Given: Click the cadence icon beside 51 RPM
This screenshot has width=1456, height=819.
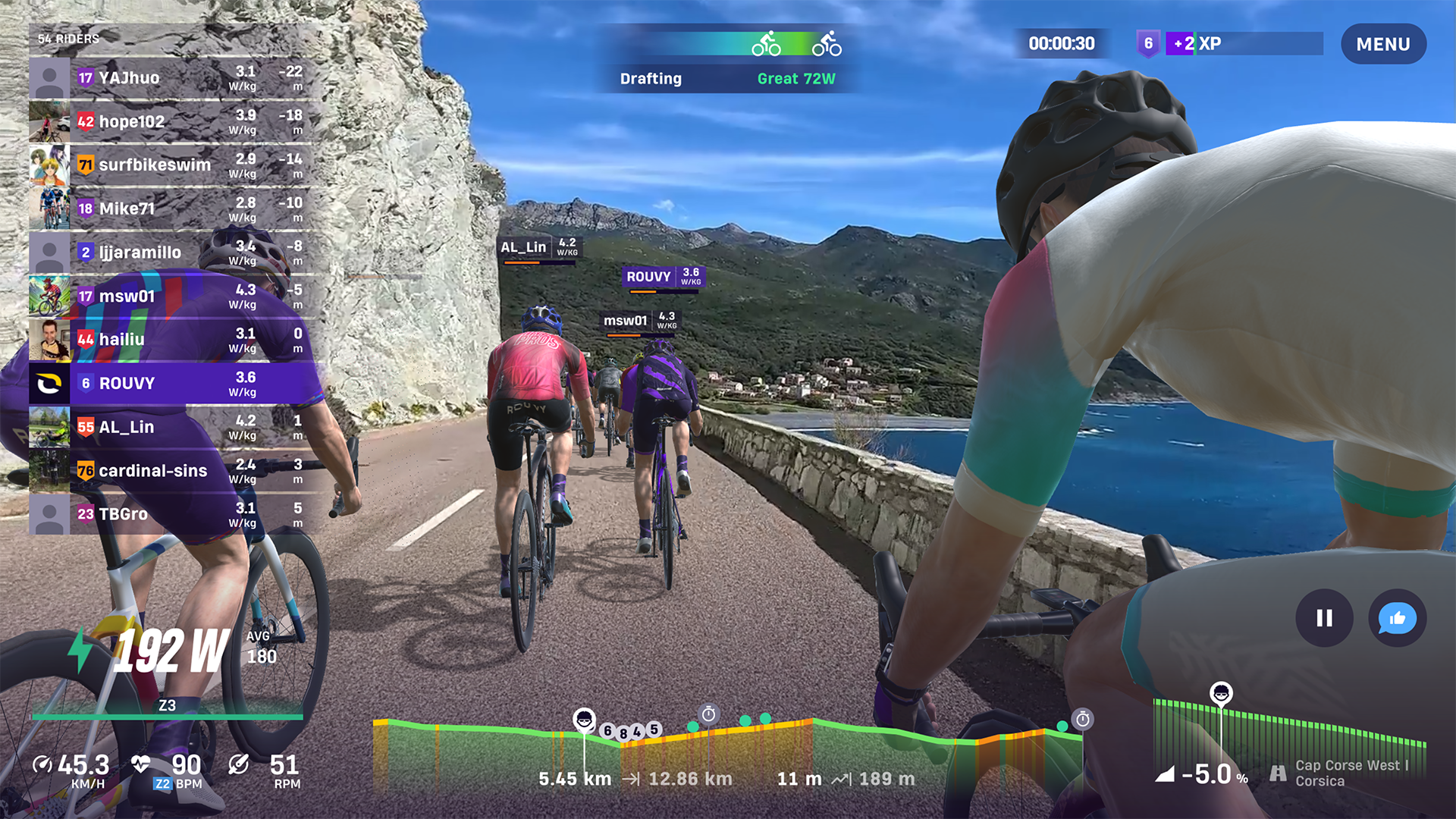Looking at the screenshot, I should pyautogui.click(x=240, y=766).
